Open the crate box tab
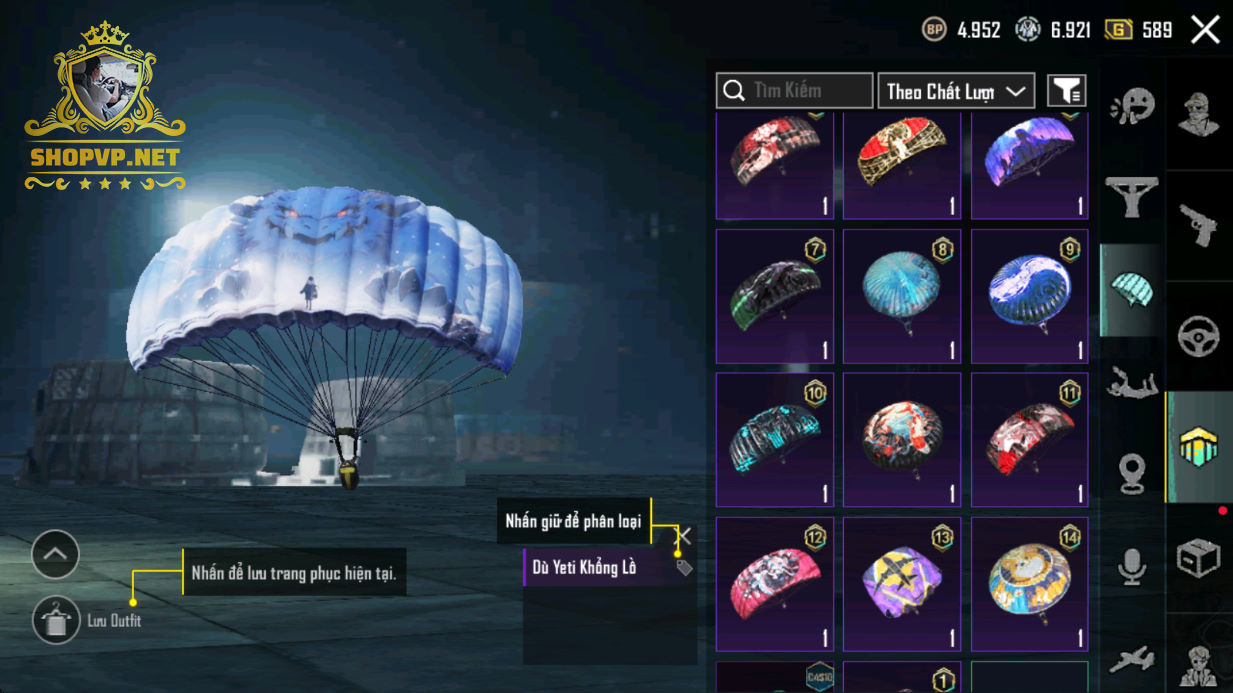The image size is (1233, 693). click(1199, 557)
